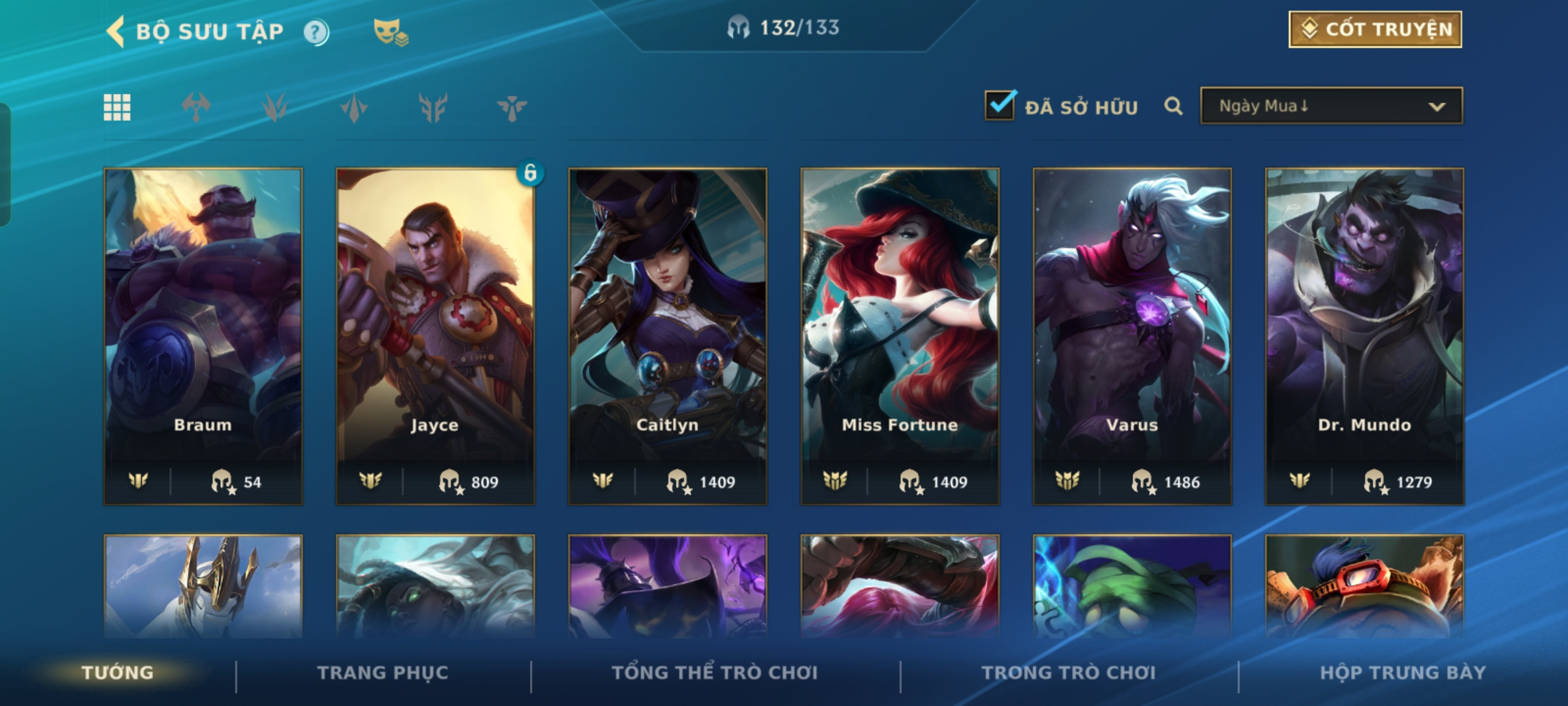This screenshot has height=706, width=1568.
Task: Choose the Jayce champion card
Action: coord(435,336)
